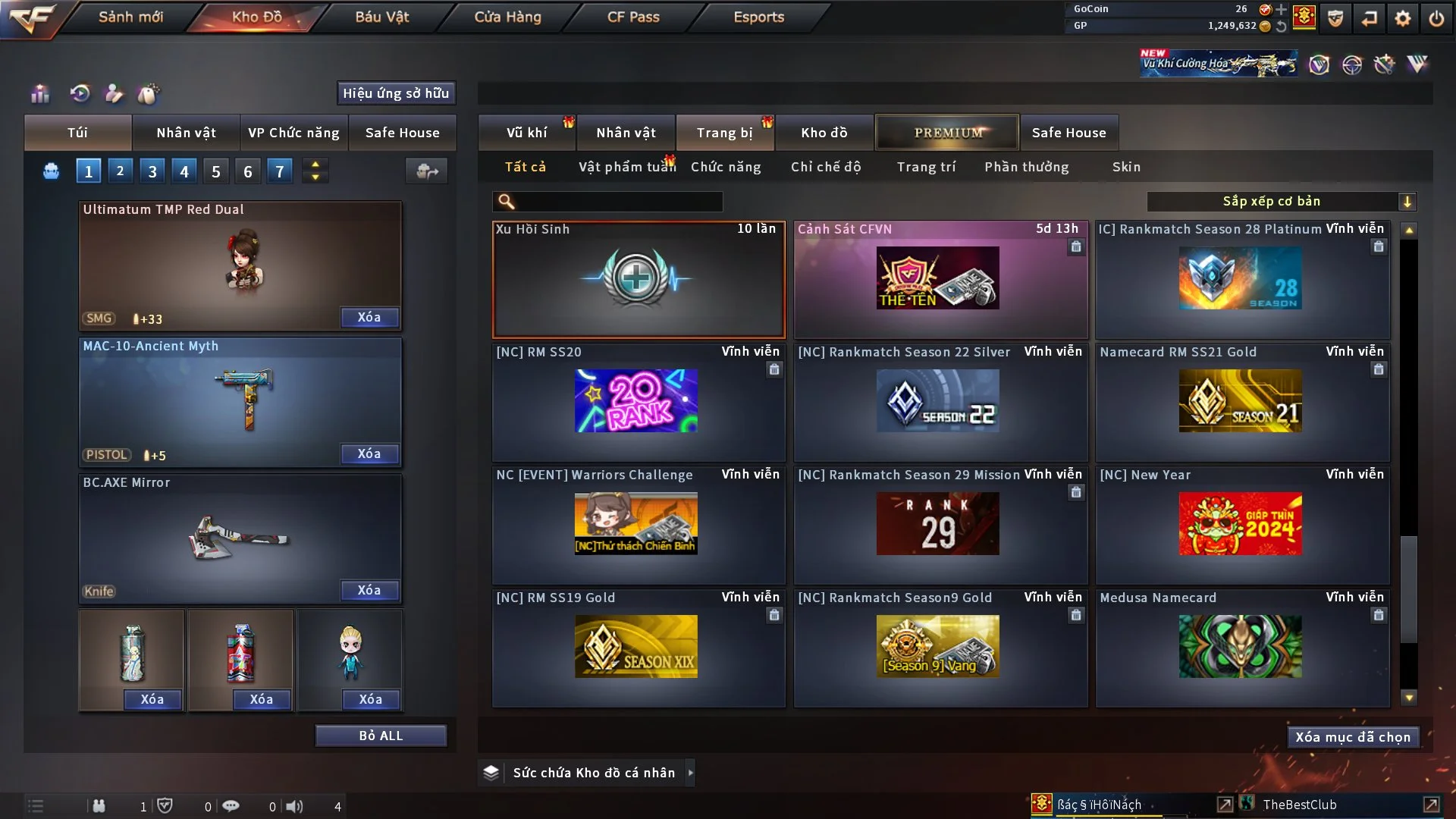Refresh the GP balance with the circular arrow
The image size is (1456, 819).
tap(1282, 27)
